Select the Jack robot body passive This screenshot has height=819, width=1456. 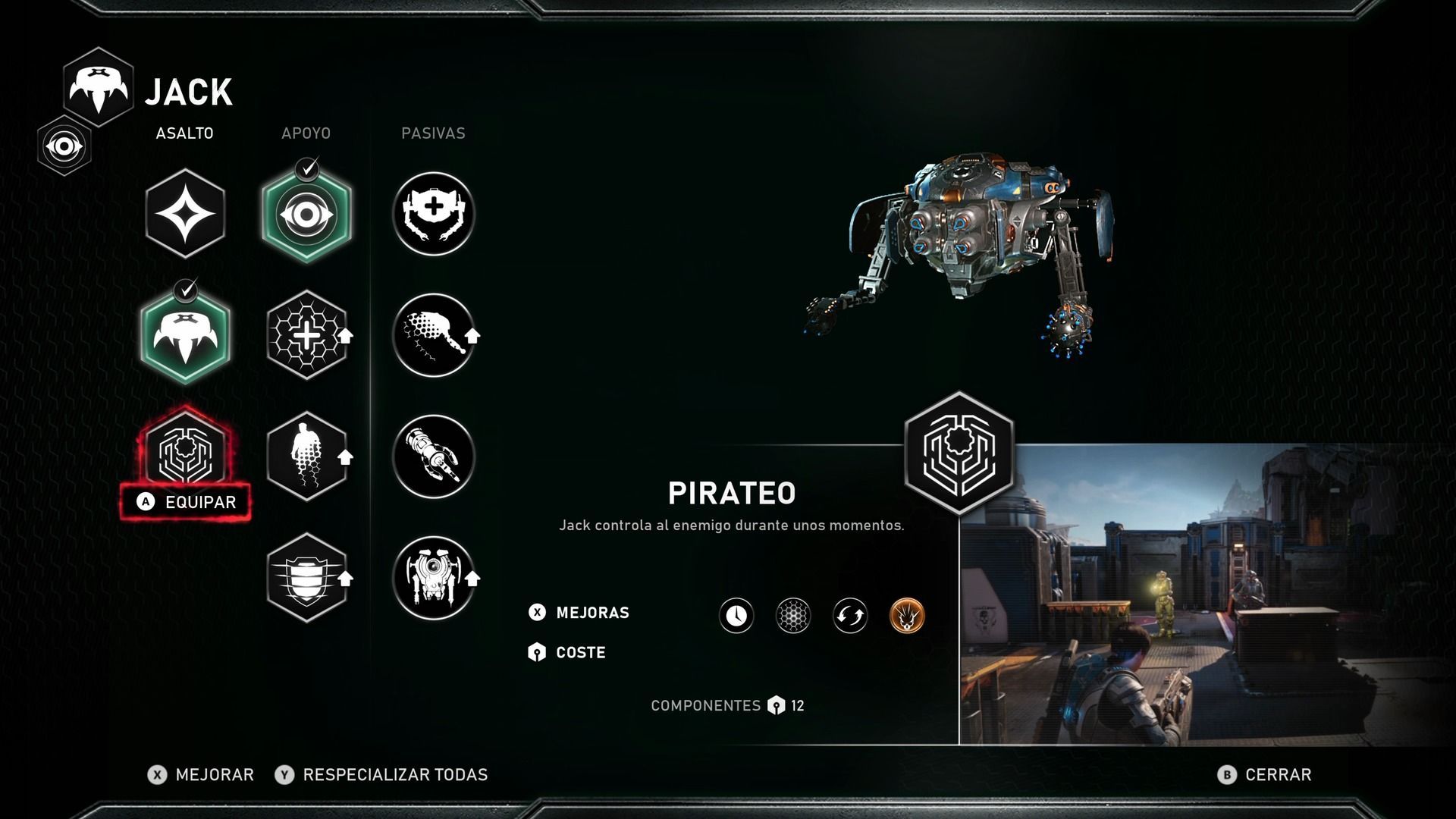pos(434,578)
